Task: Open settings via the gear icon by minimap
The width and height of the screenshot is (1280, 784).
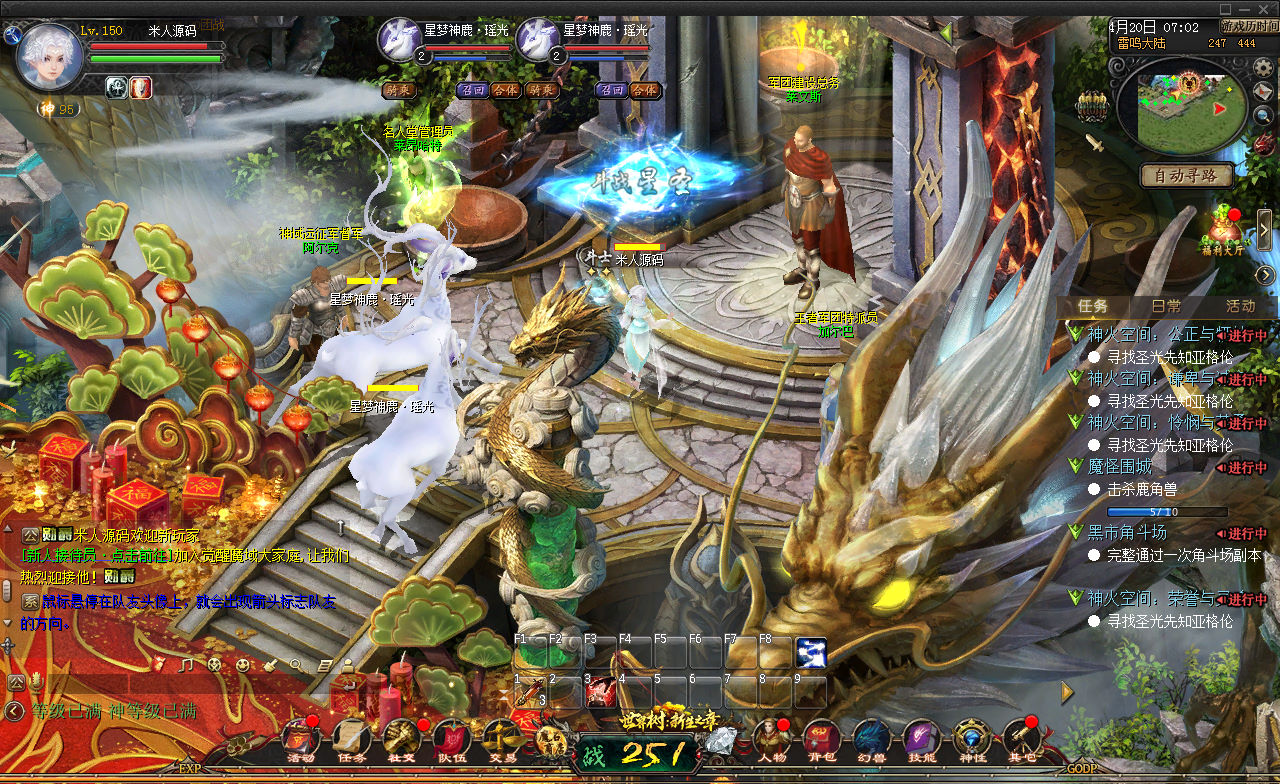Action: [1263, 67]
